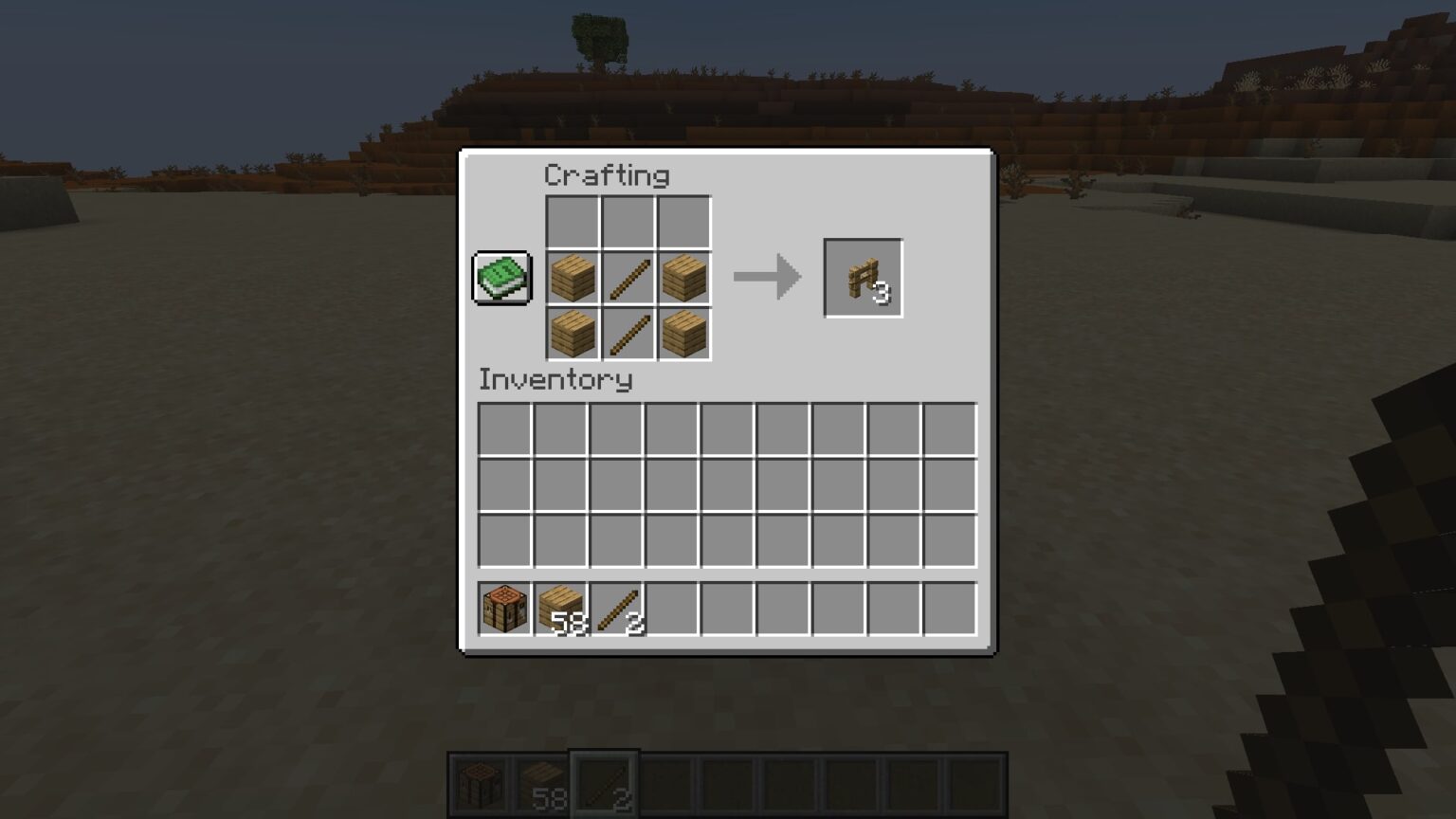This screenshot has height=819, width=1456.
Task: Click the empty top-right crafting slot
Action: 682,223
